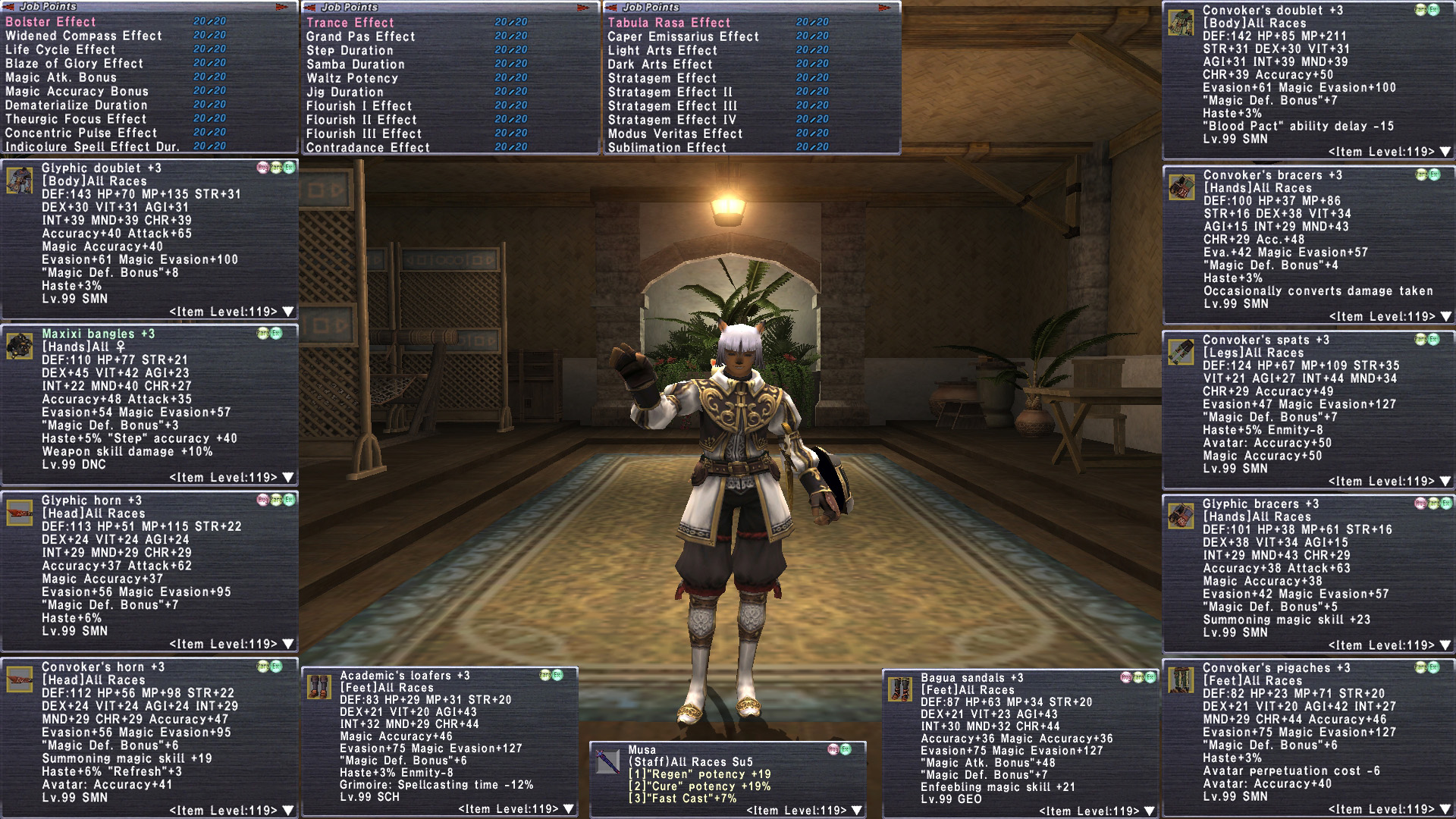
Task: Select the Musa staff item icon
Action: 607,761
